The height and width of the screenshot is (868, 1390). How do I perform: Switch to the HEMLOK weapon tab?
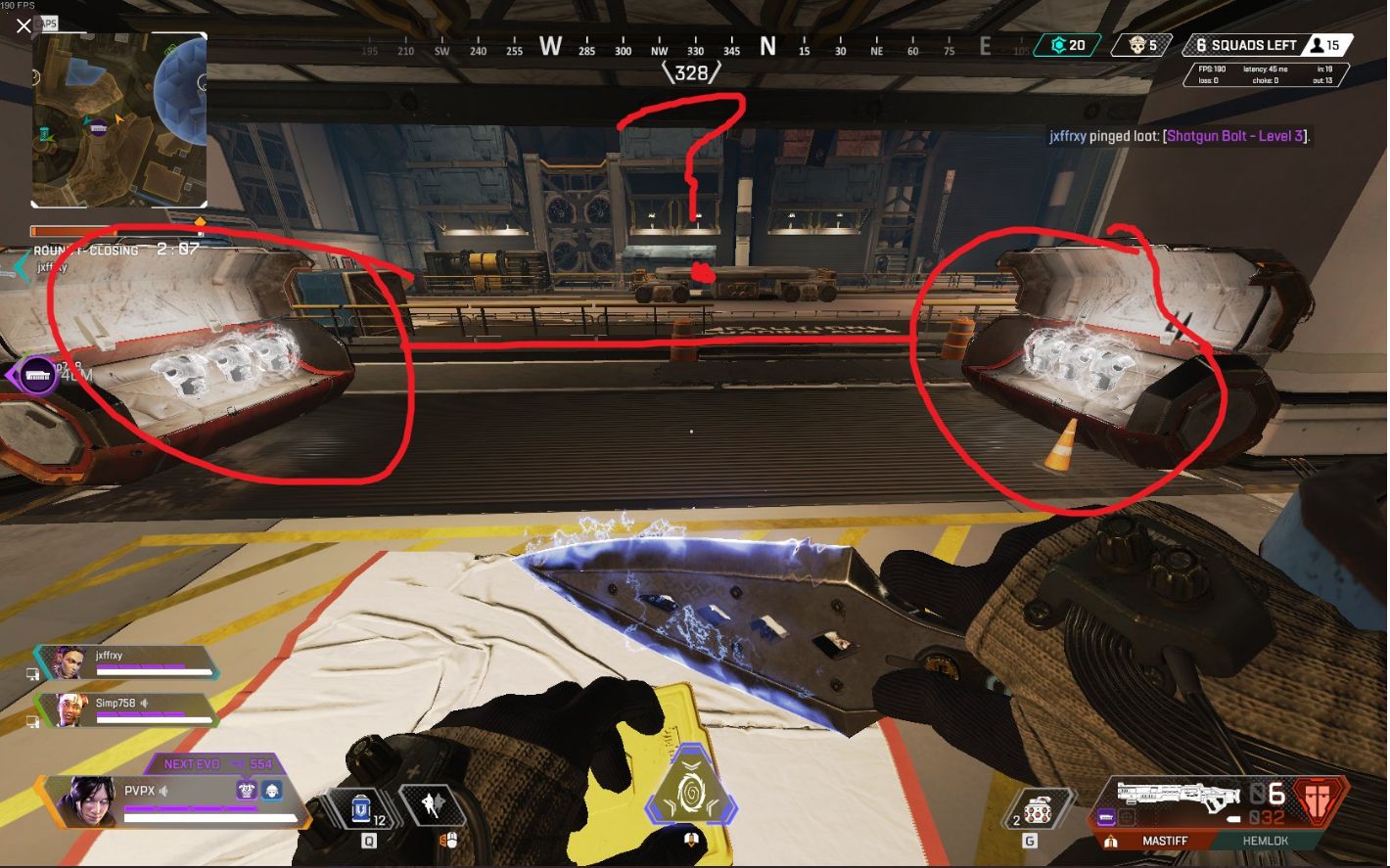pos(1266,841)
